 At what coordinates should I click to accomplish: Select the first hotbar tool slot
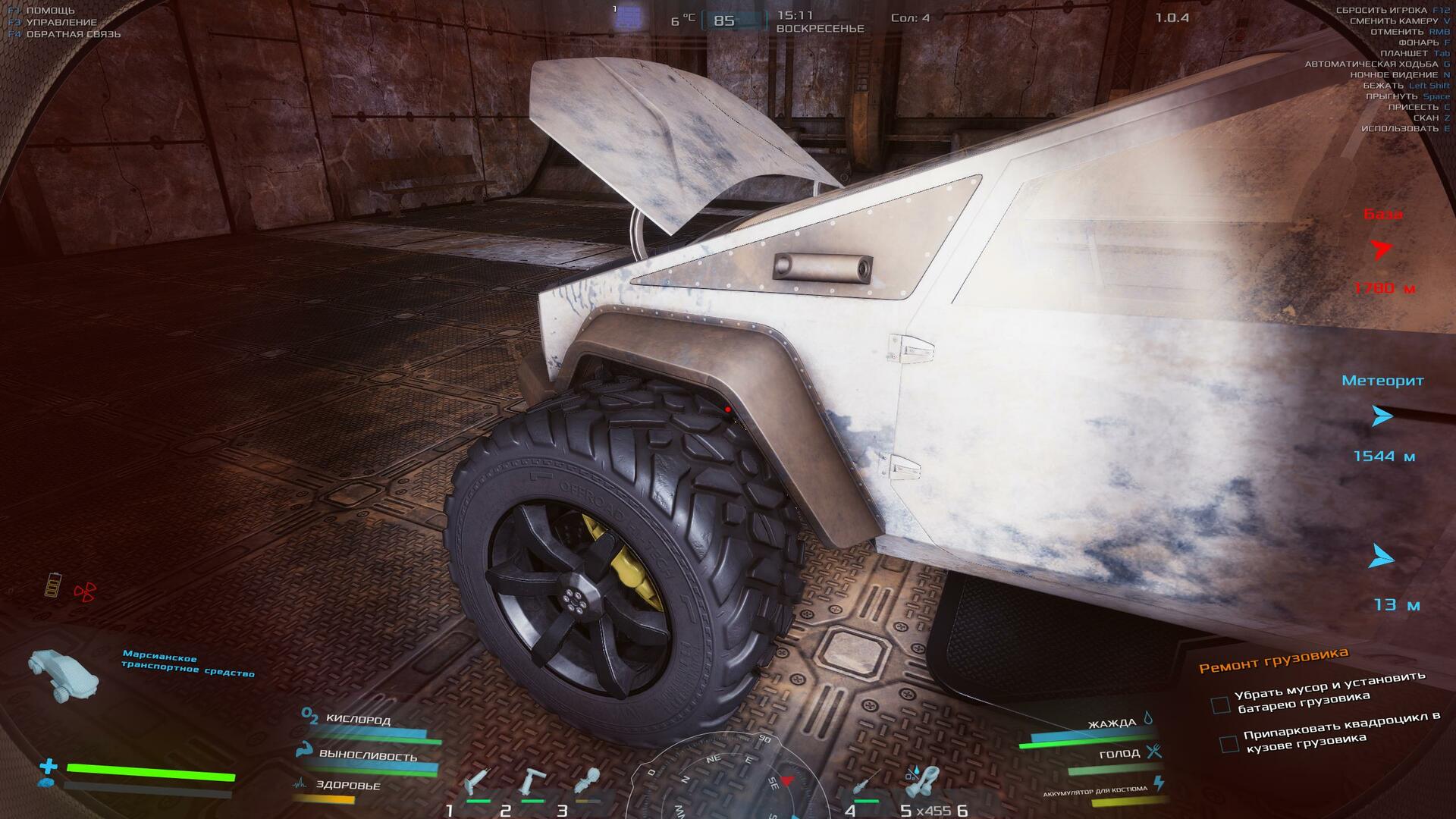coord(478,781)
